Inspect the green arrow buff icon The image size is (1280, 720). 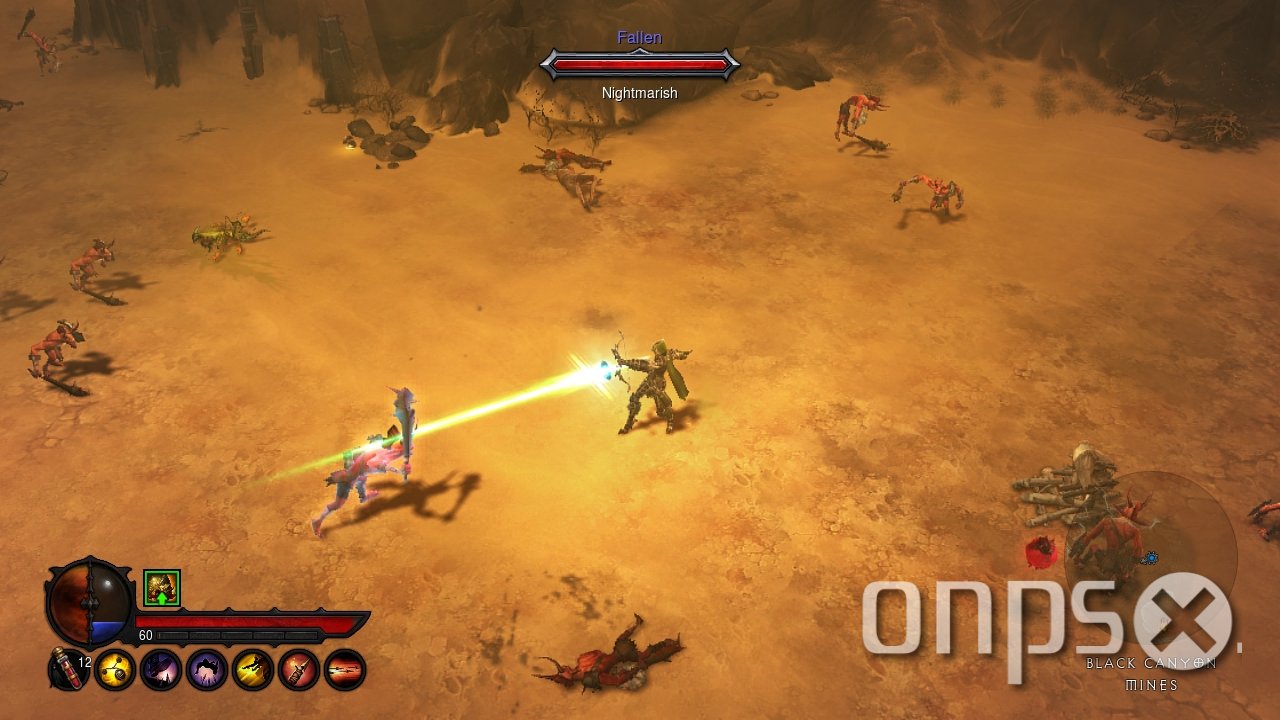161,589
